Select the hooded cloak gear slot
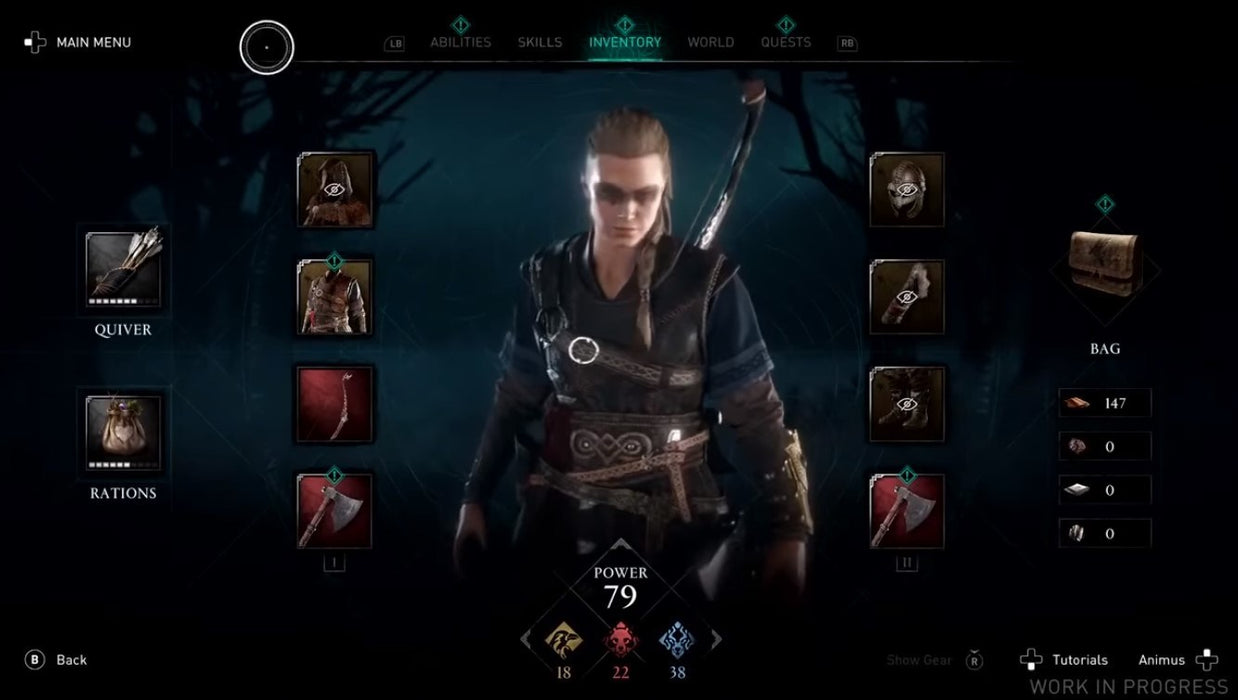 pyautogui.click(x=335, y=190)
